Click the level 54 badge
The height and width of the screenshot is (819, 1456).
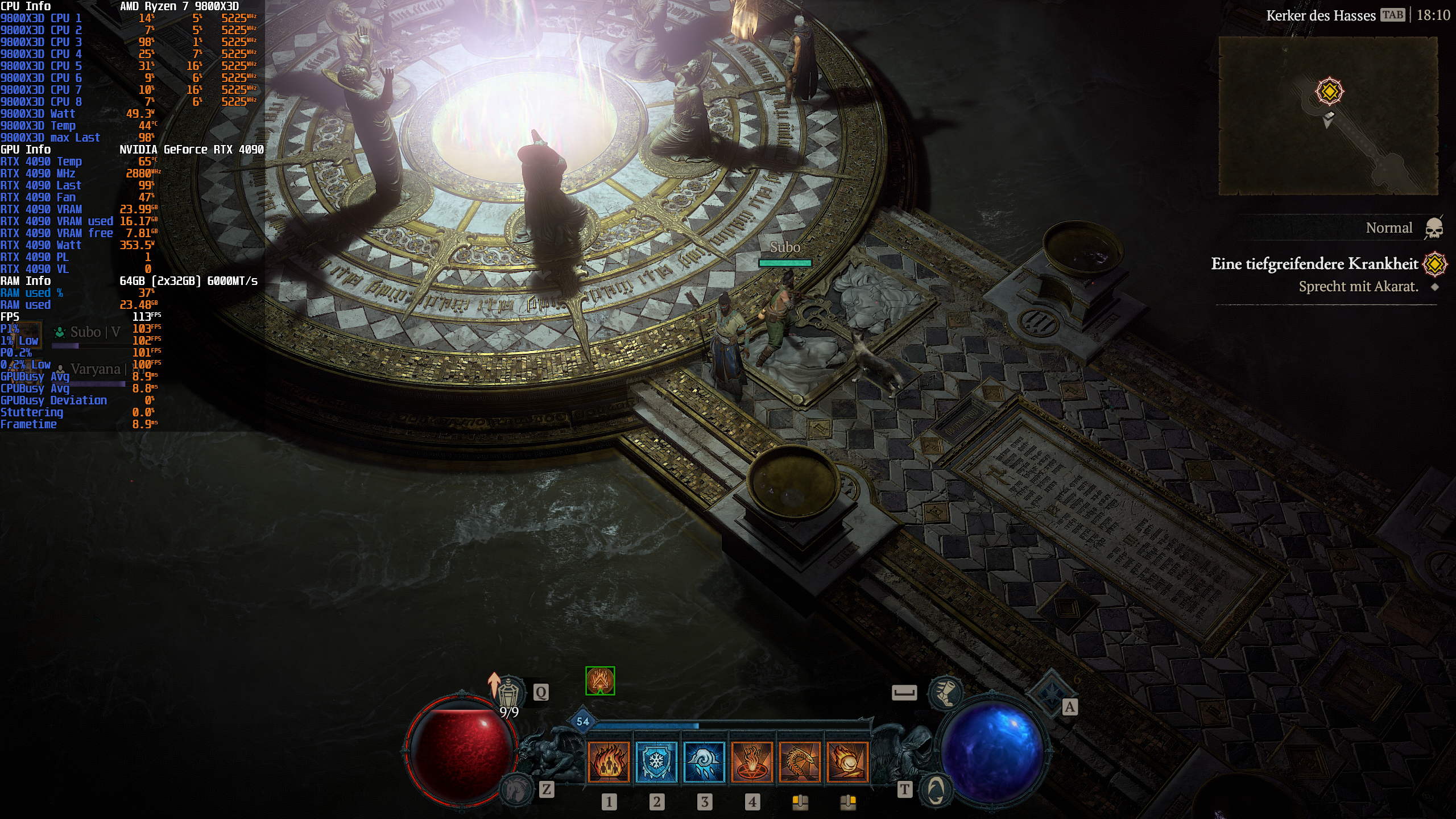tap(583, 722)
